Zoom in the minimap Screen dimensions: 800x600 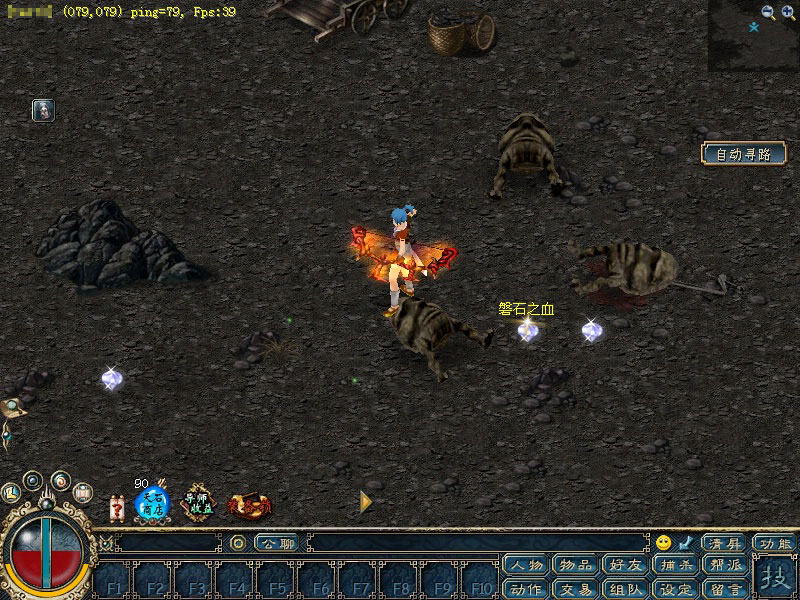click(787, 12)
